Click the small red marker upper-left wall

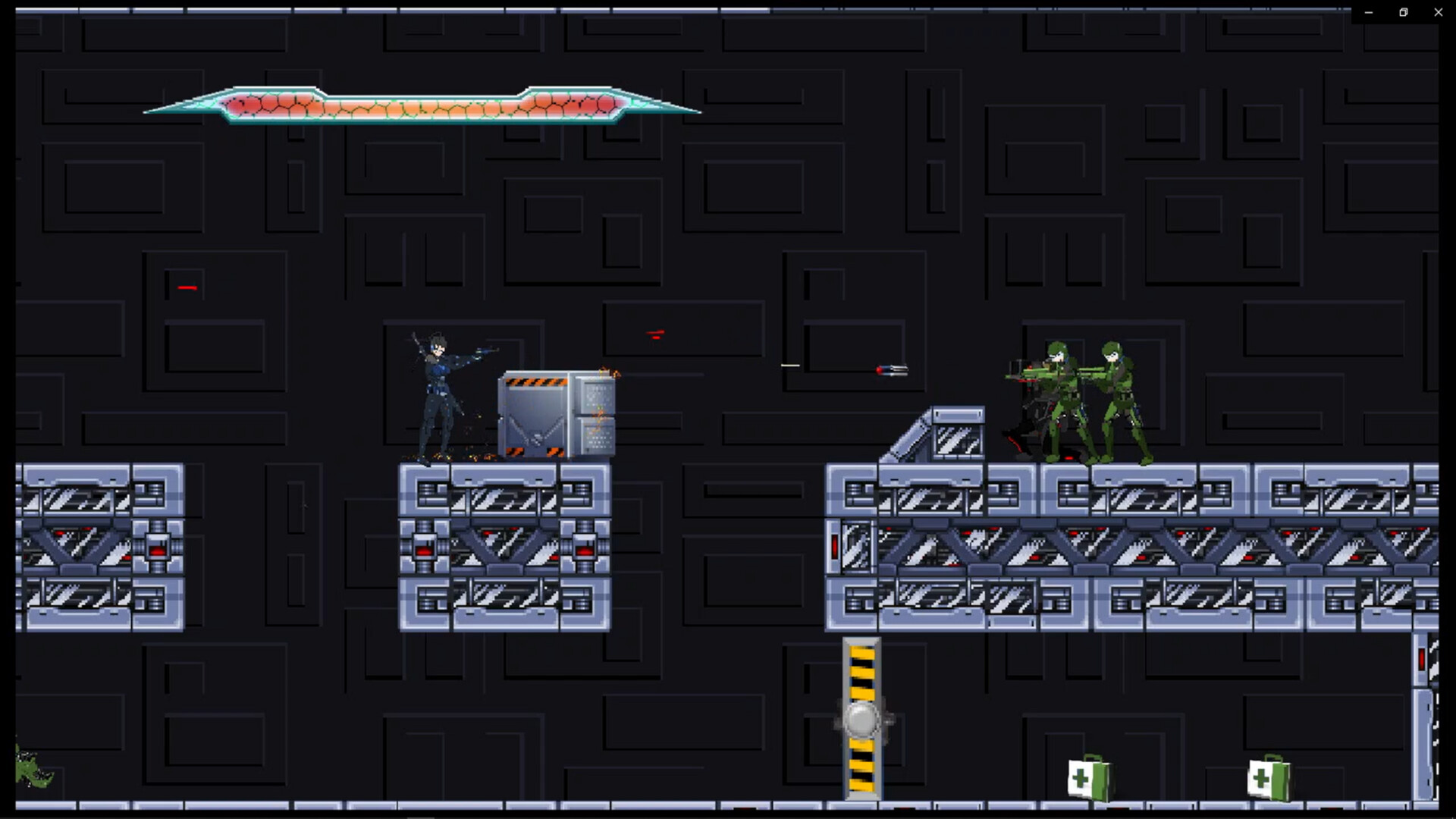[x=187, y=287]
